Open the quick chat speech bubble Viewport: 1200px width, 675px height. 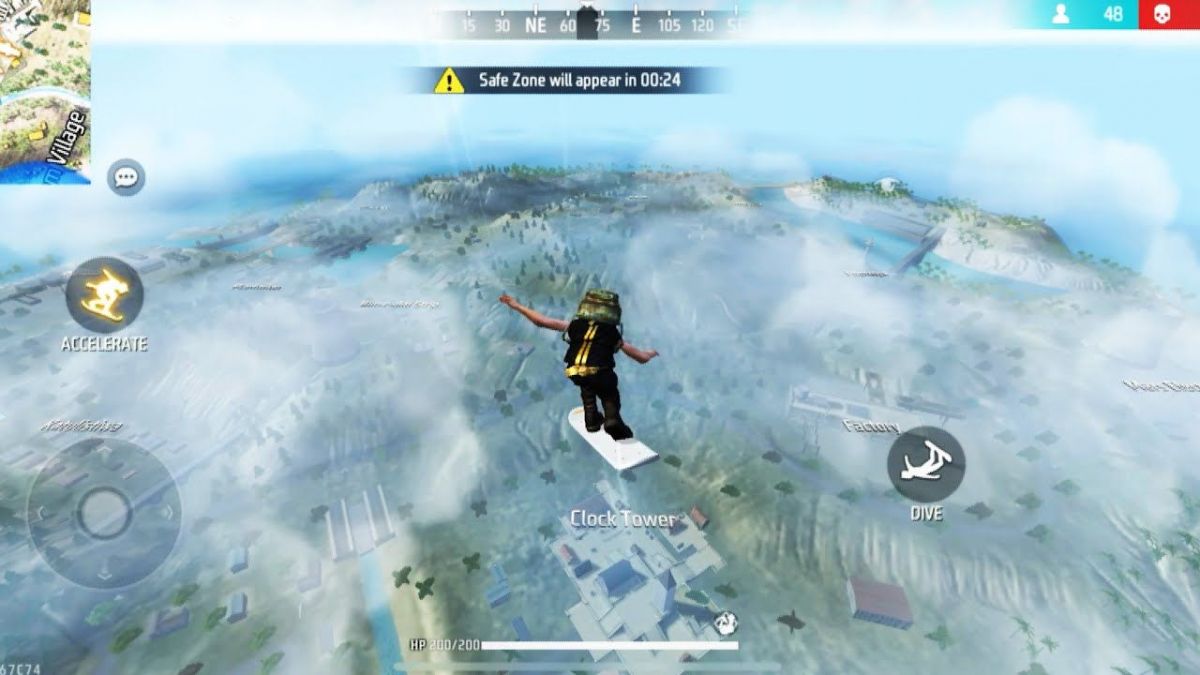126,178
